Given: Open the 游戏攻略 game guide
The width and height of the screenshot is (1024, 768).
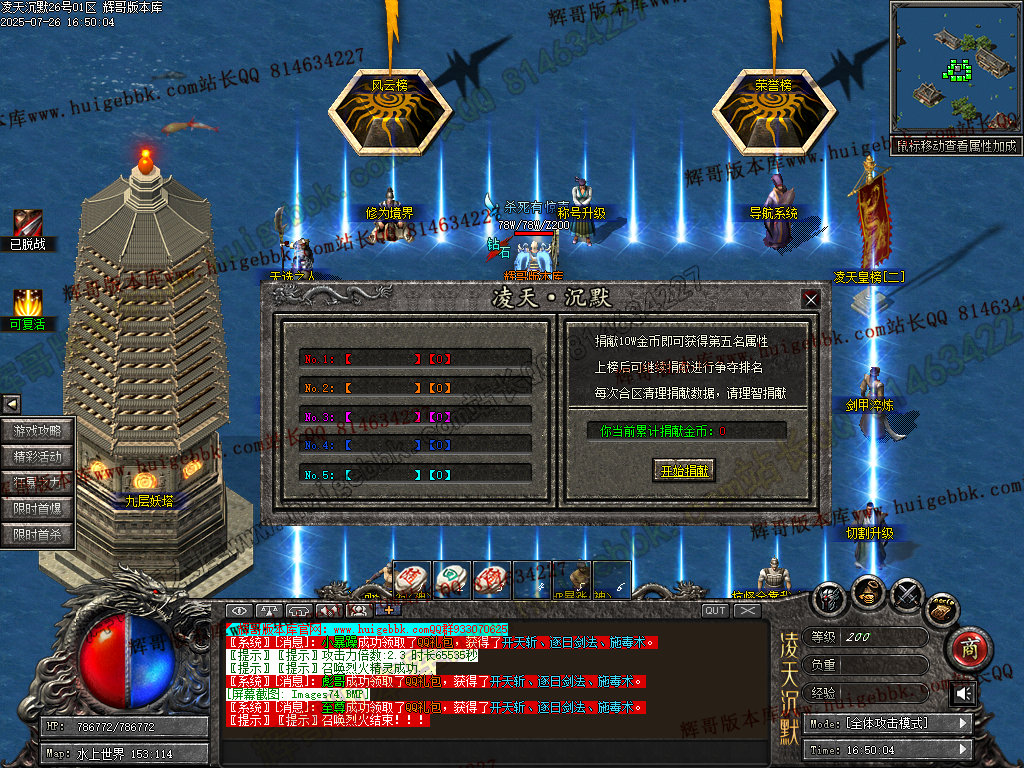Looking at the screenshot, I should click(x=38, y=431).
